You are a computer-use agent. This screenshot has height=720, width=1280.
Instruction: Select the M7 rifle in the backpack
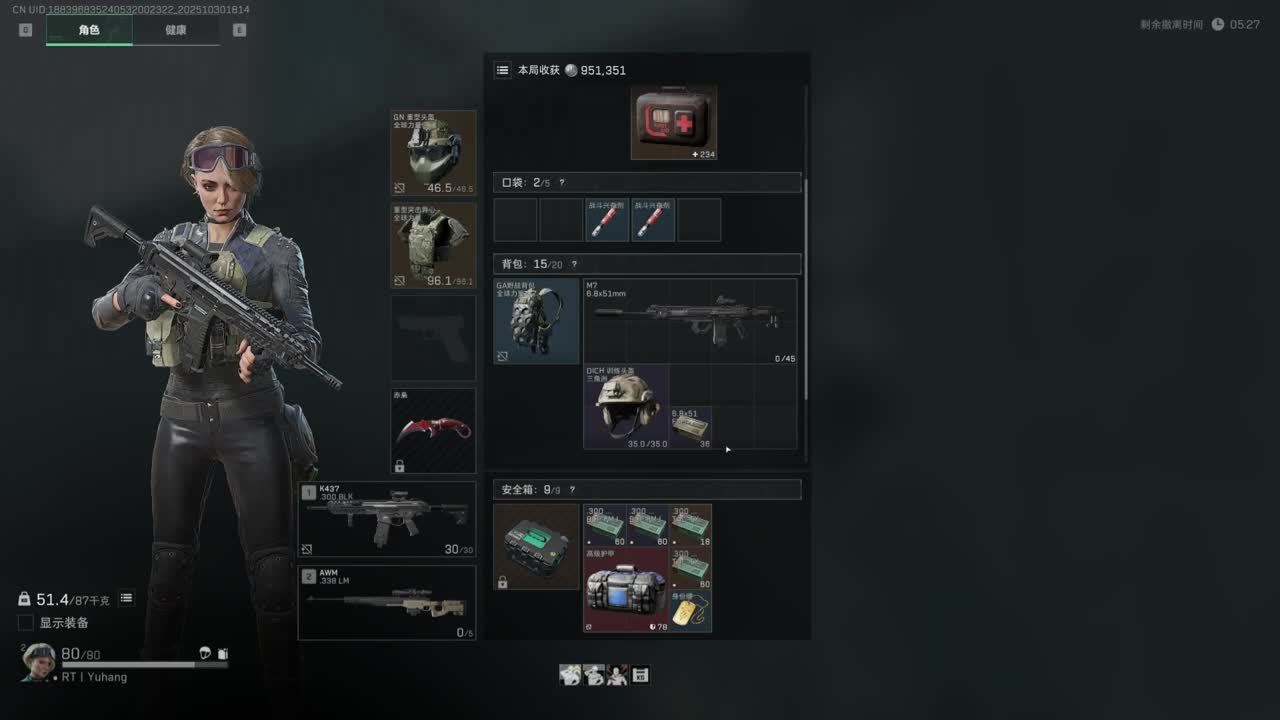click(x=690, y=321)
